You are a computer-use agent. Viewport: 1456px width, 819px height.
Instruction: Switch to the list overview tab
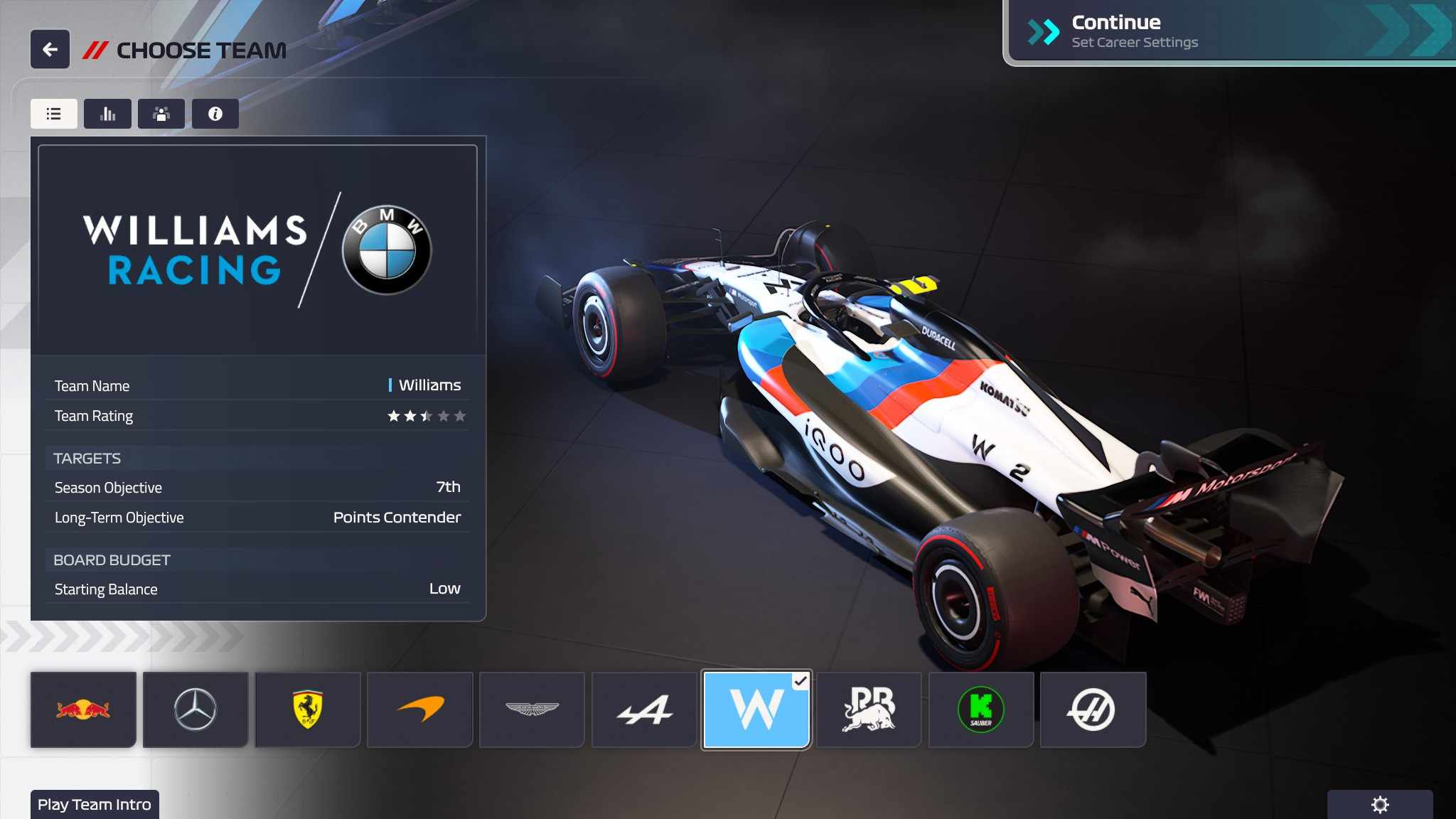pyautogui.click(x=54, y=114)
